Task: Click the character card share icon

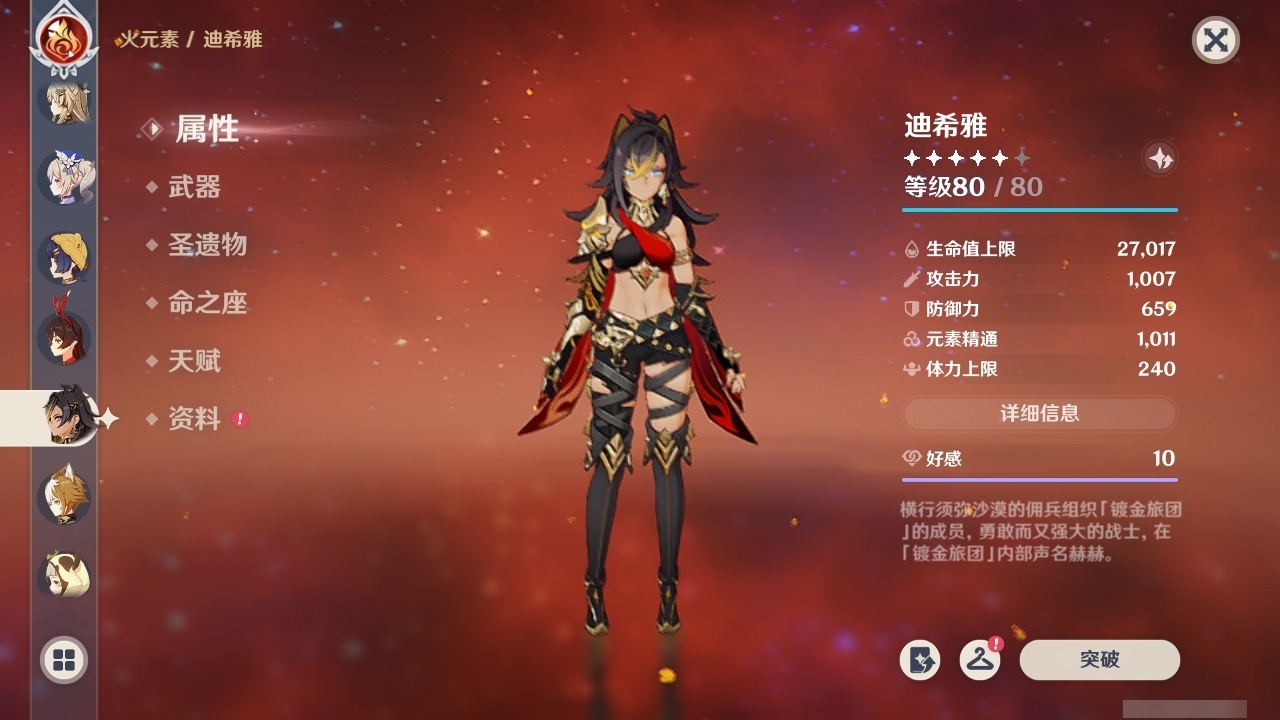Action: (x=922, y=660)
